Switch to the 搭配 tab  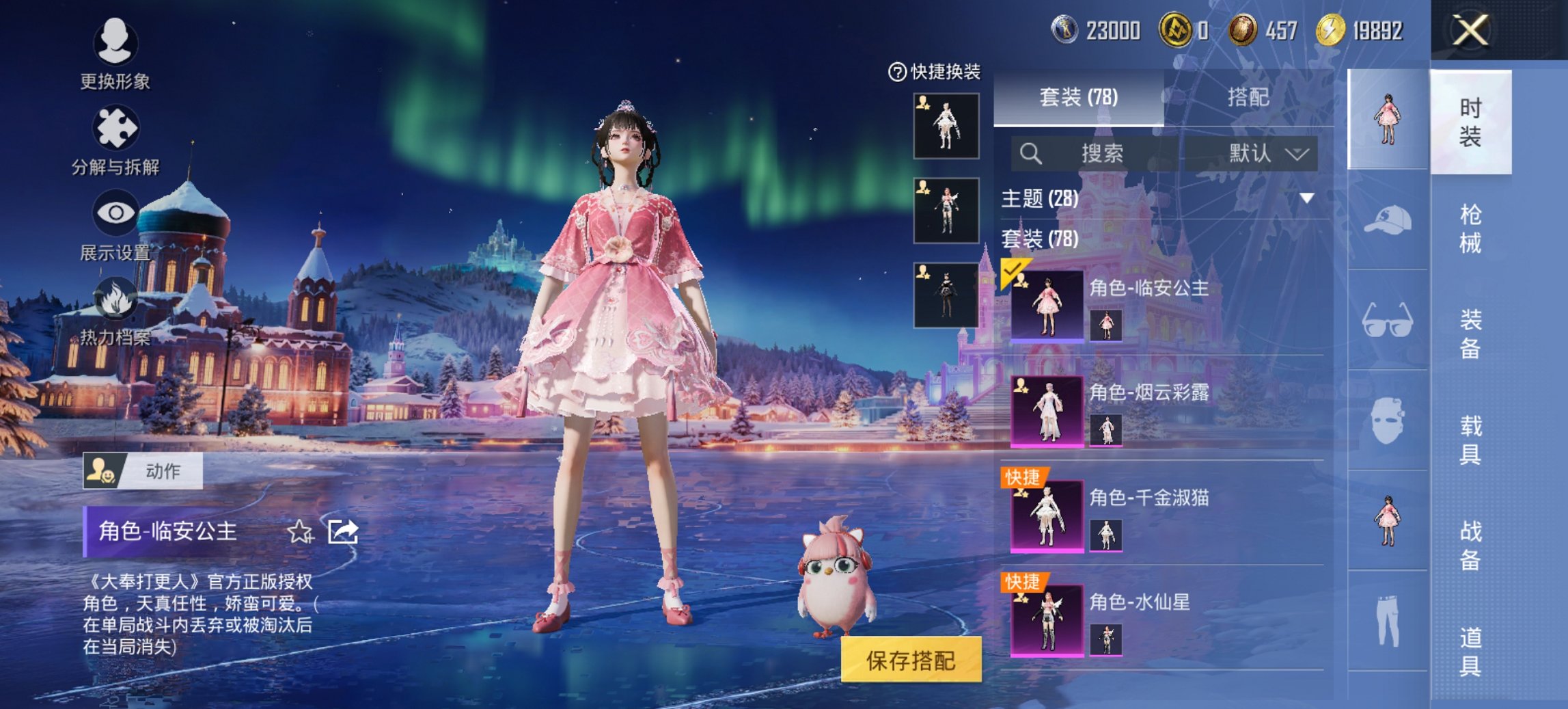tap(1248, 97)
